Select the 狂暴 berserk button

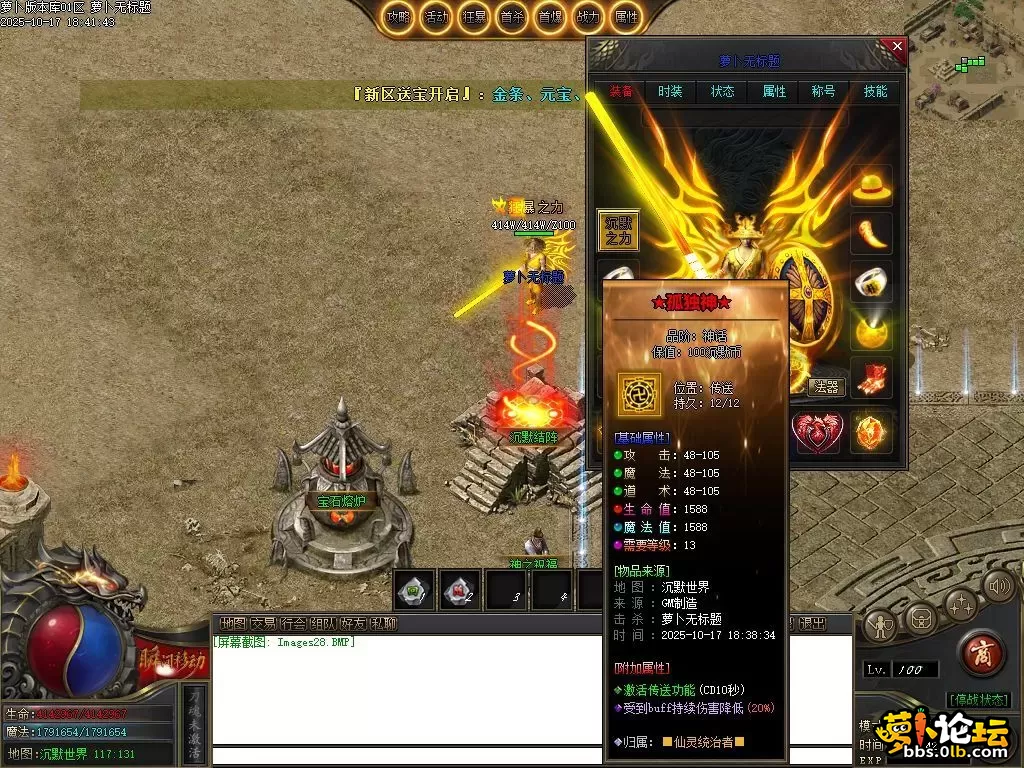point(474,17)
